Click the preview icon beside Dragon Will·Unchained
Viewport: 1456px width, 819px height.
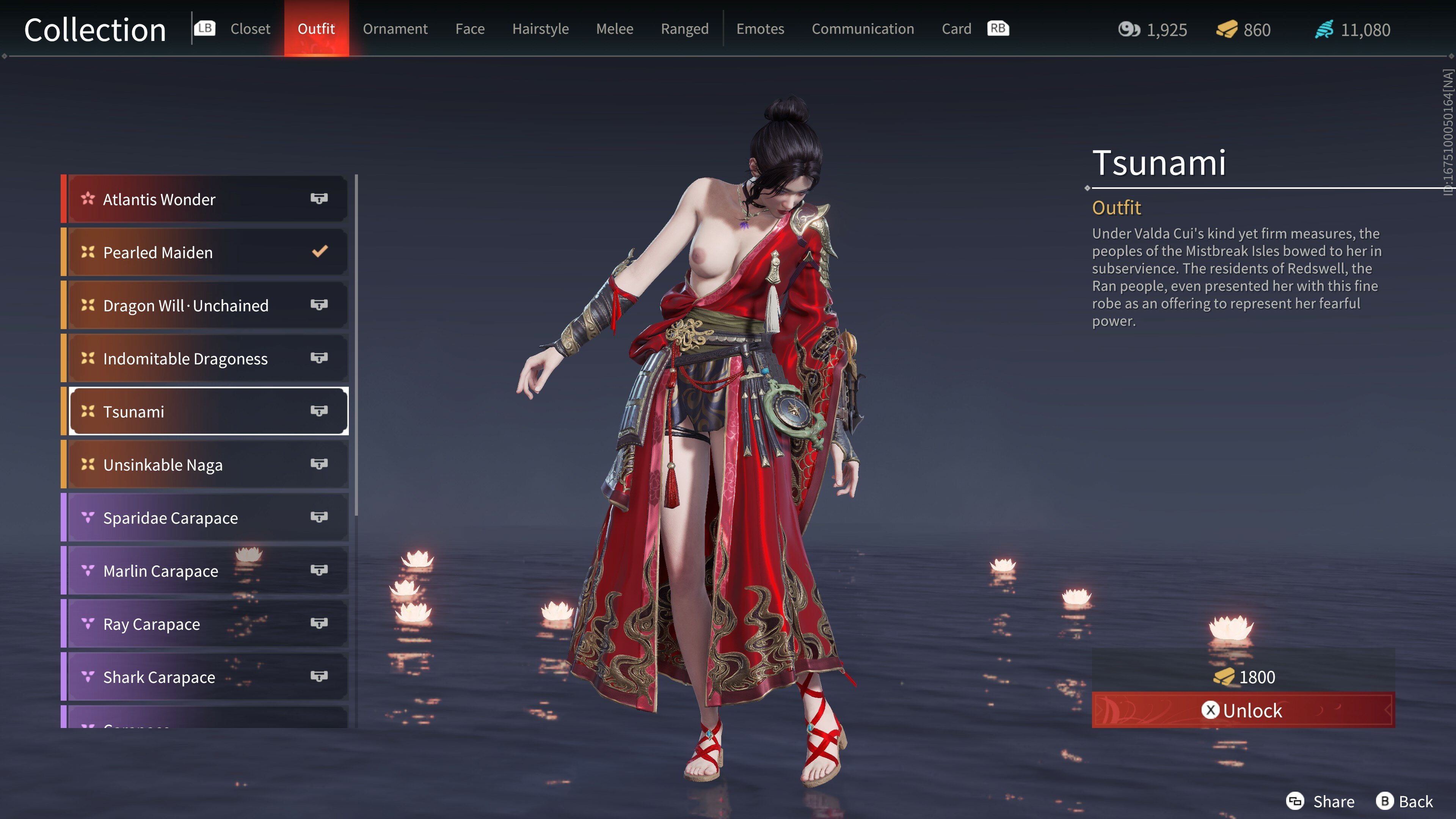(x=319, y=305)
